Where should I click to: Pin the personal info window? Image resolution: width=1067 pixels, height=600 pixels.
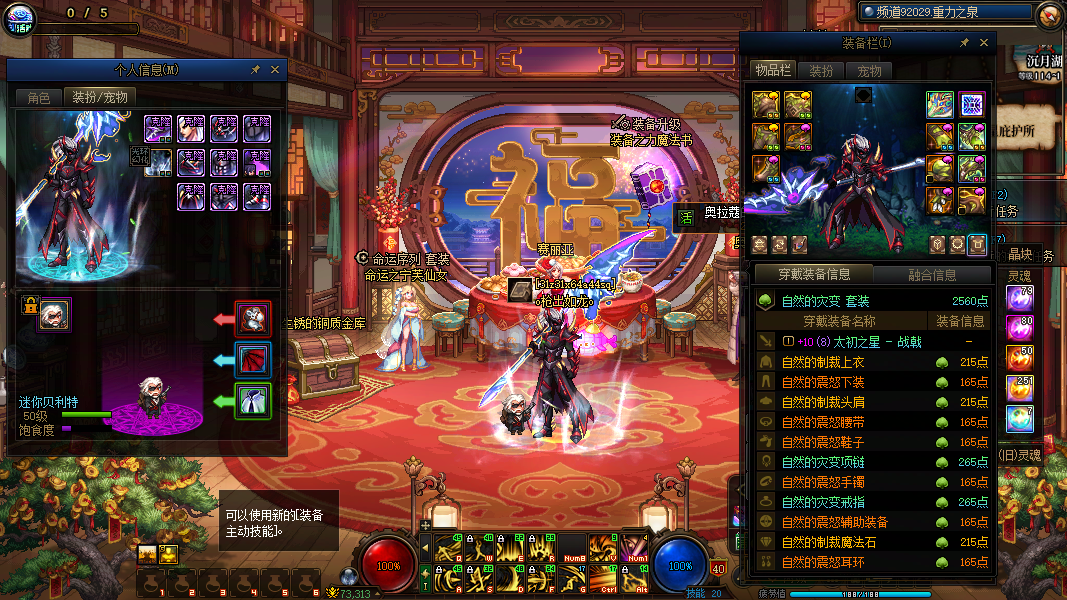(x=256, y=70)
